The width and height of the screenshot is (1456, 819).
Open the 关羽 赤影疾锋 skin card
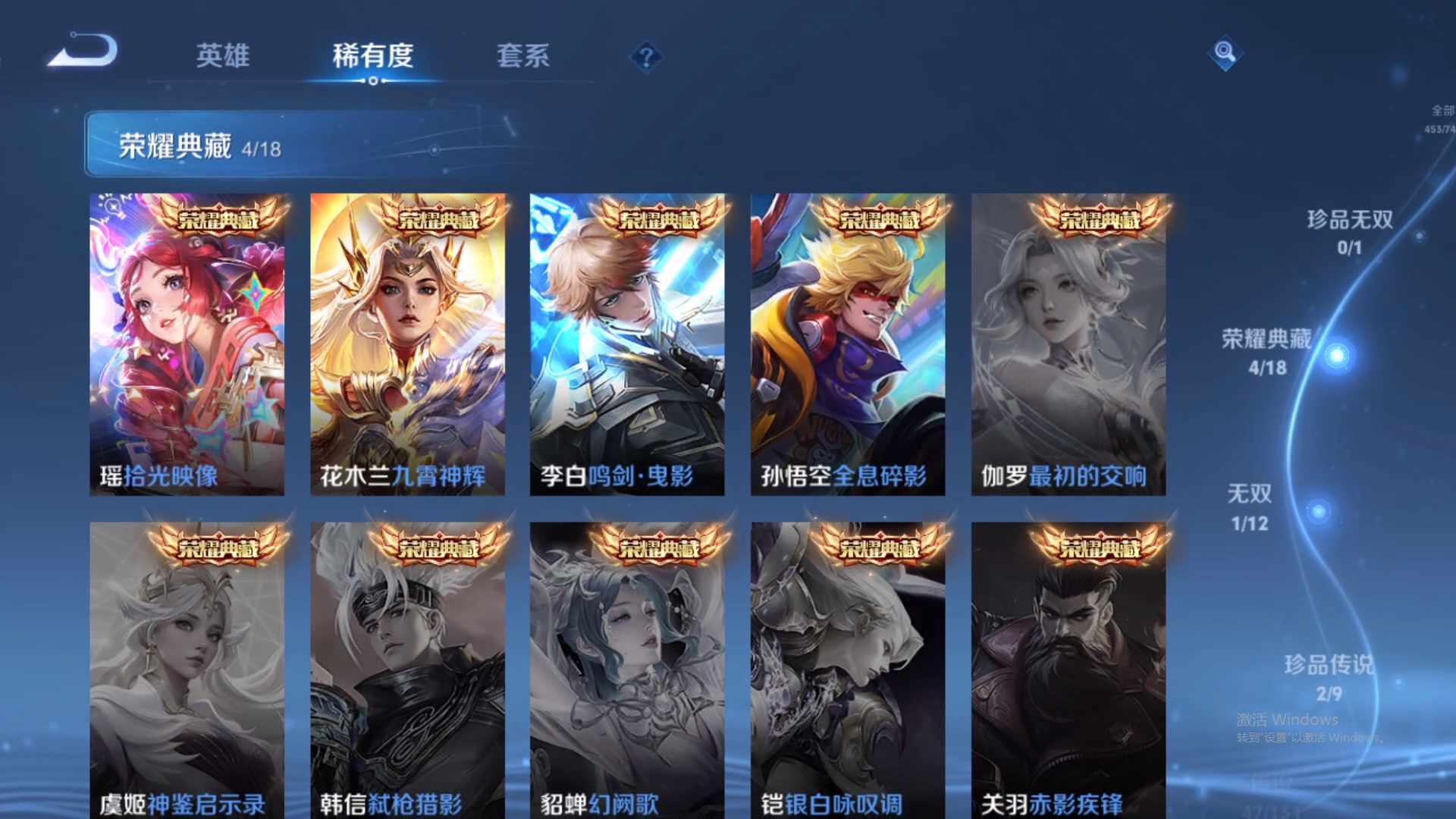[1065, 667]
